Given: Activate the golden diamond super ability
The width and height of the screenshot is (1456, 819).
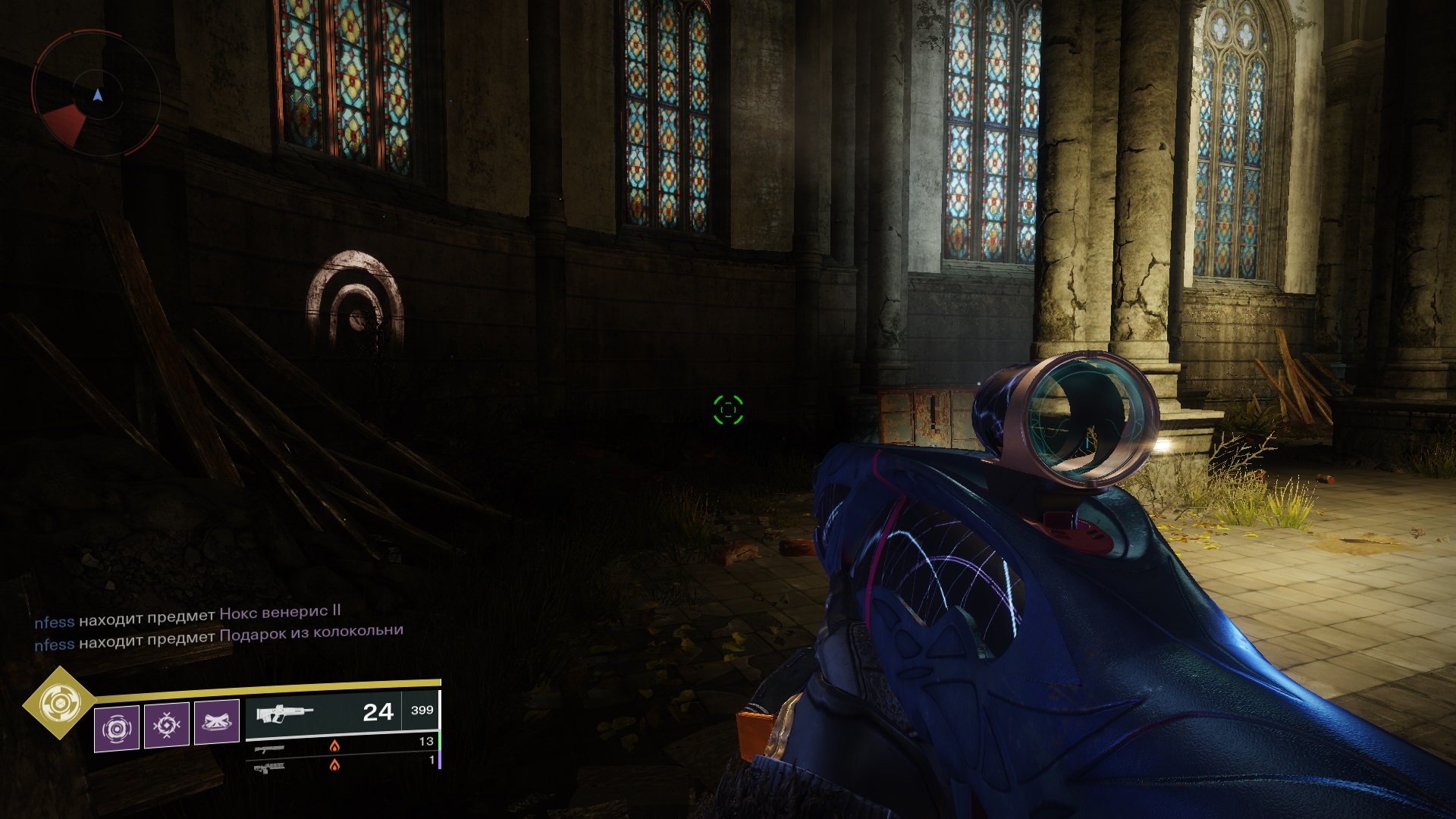Looking at the screenshot, I should coord(58,704).
